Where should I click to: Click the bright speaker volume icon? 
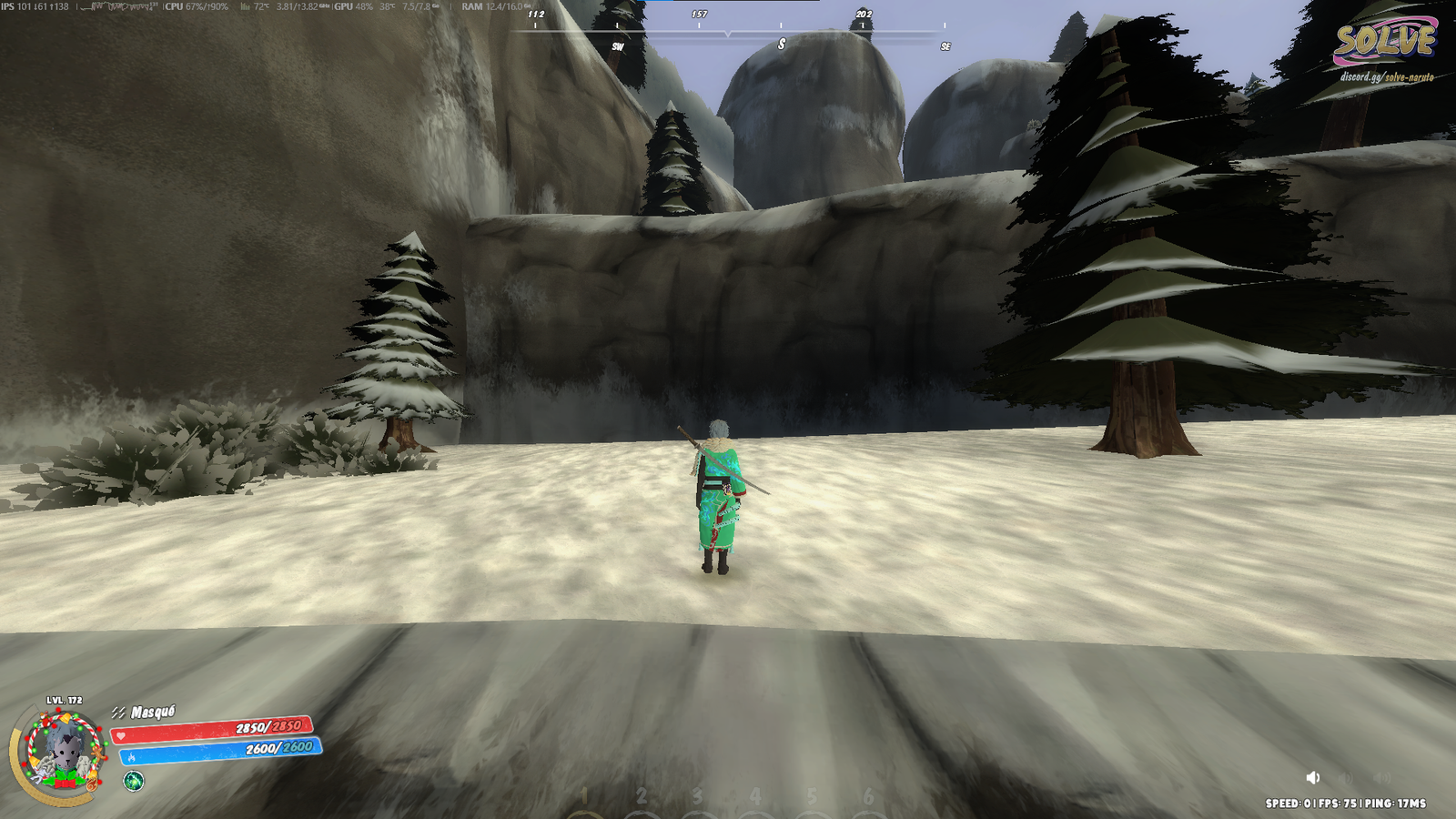pos(1313,777)
